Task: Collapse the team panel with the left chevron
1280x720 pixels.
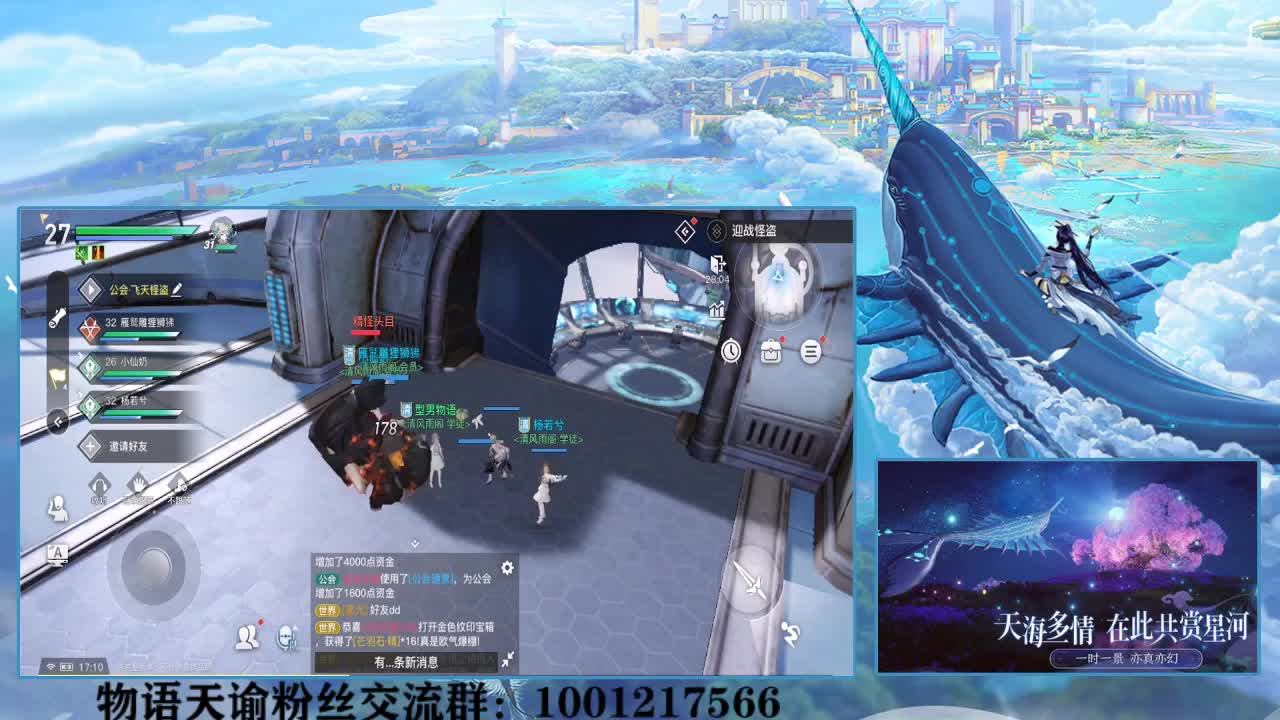Action: tap(56, 421)
